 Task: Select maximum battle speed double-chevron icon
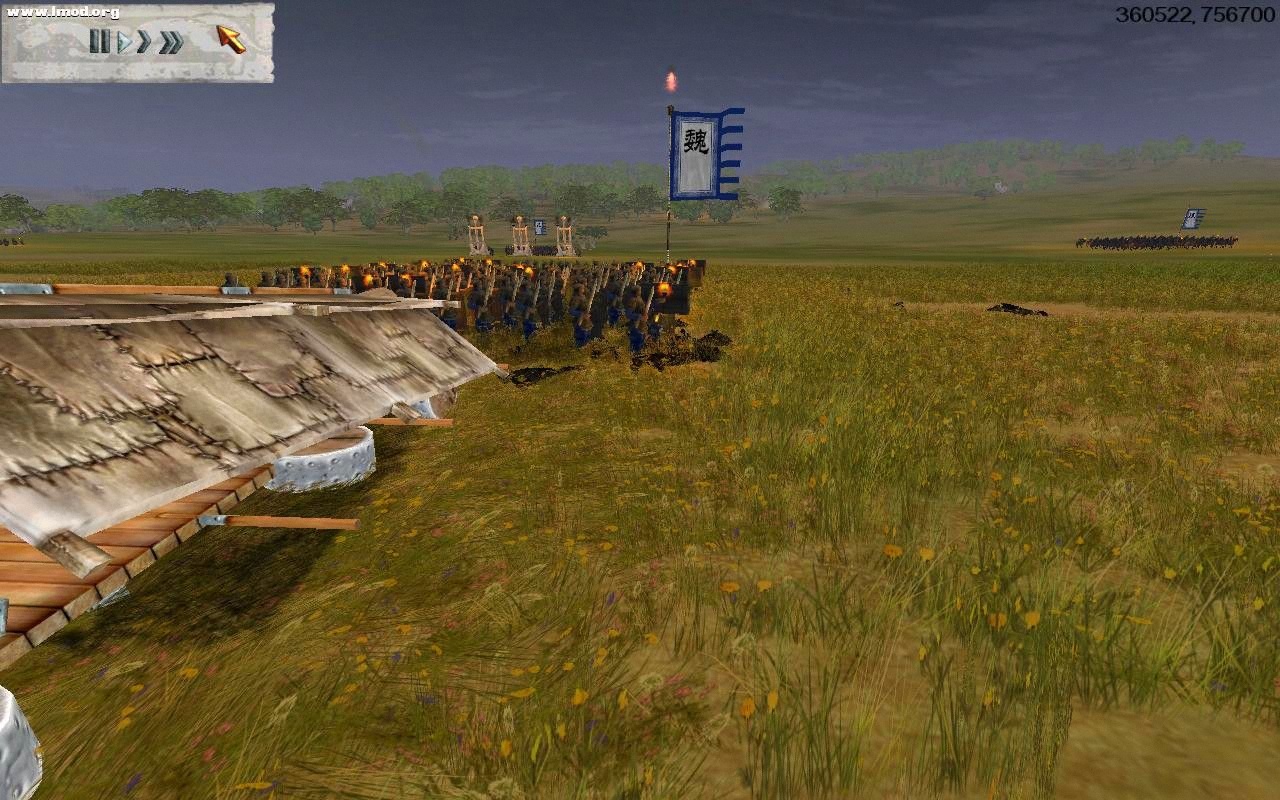[172, 41]
